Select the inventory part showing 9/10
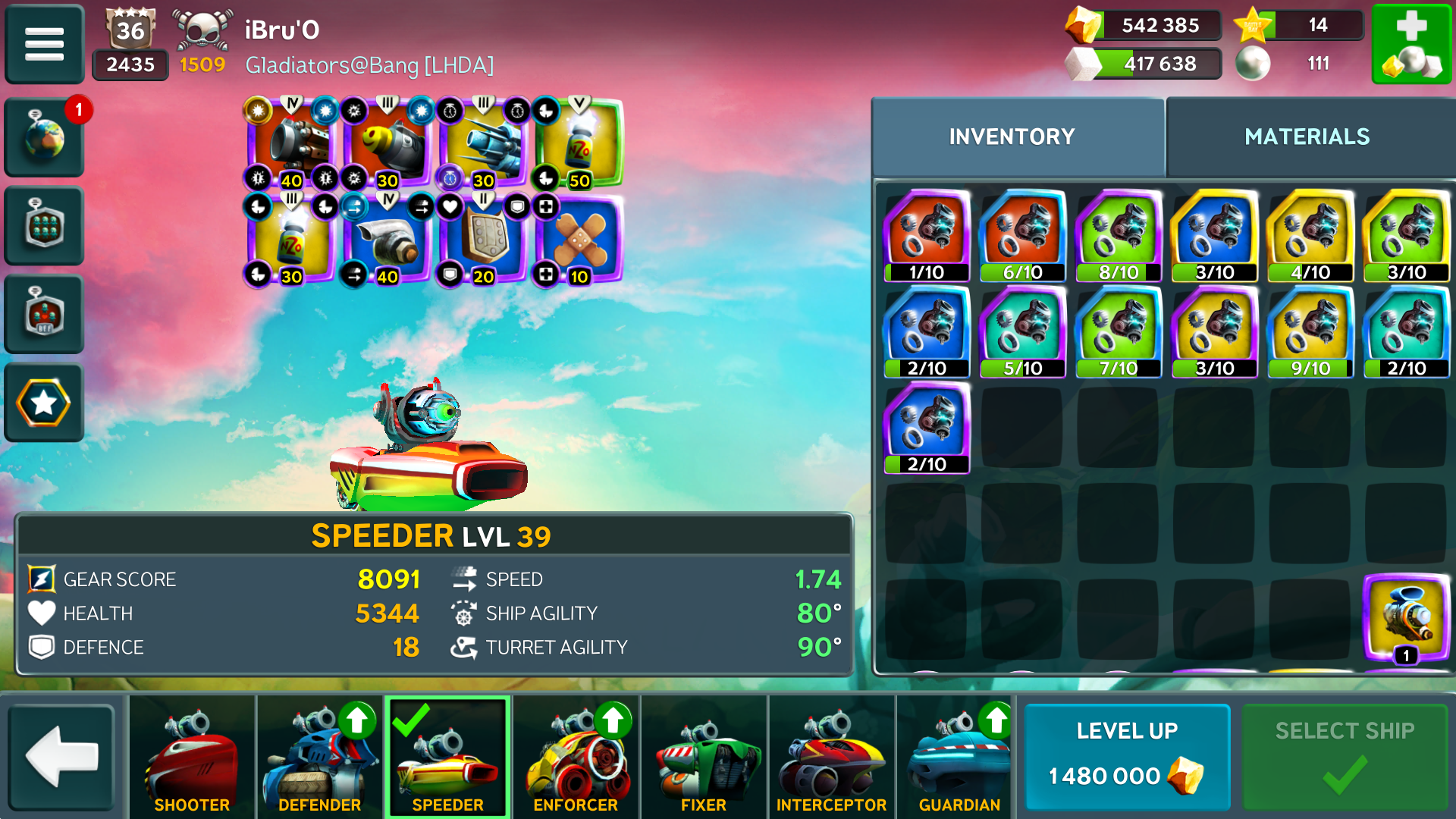 click(1310, 332)
